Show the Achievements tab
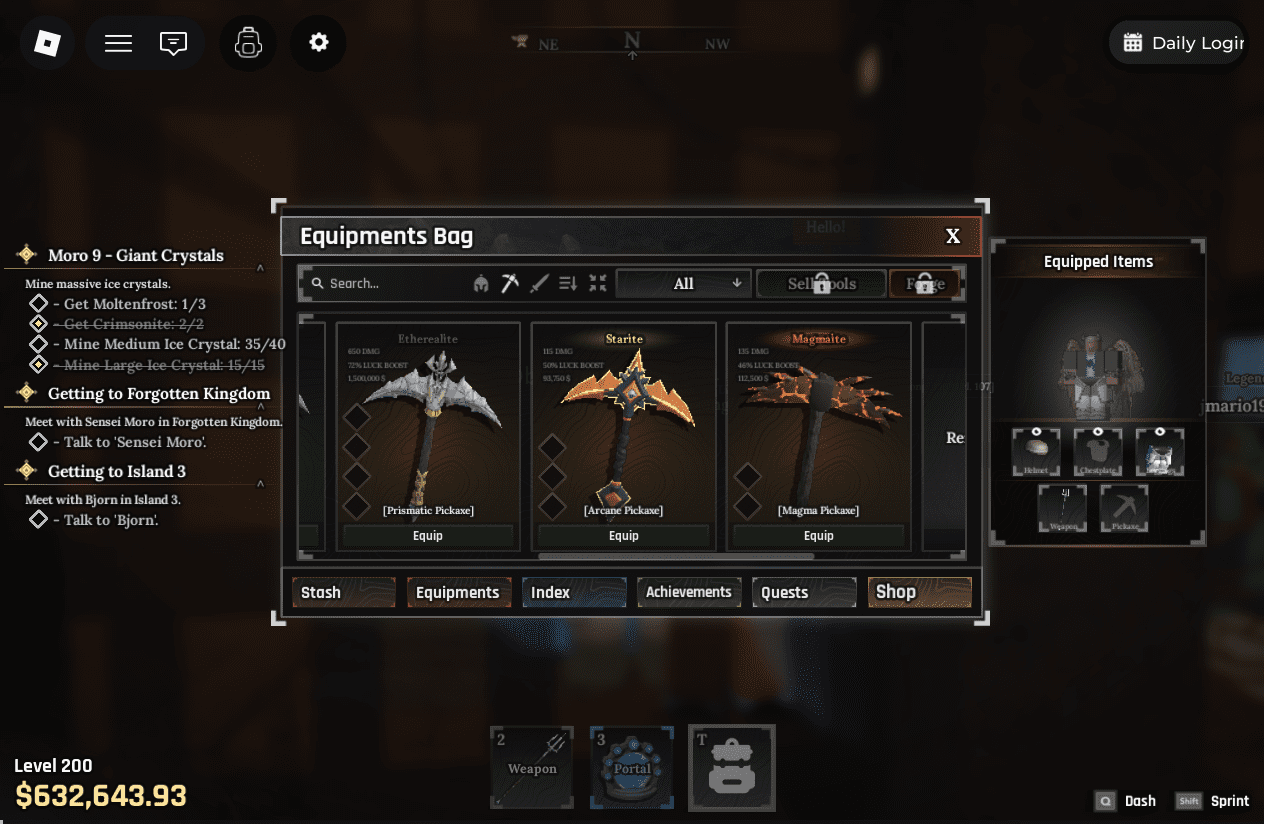Image resolution: width=1264 pixels, height=824 pixels. click(x=689, y=592)
